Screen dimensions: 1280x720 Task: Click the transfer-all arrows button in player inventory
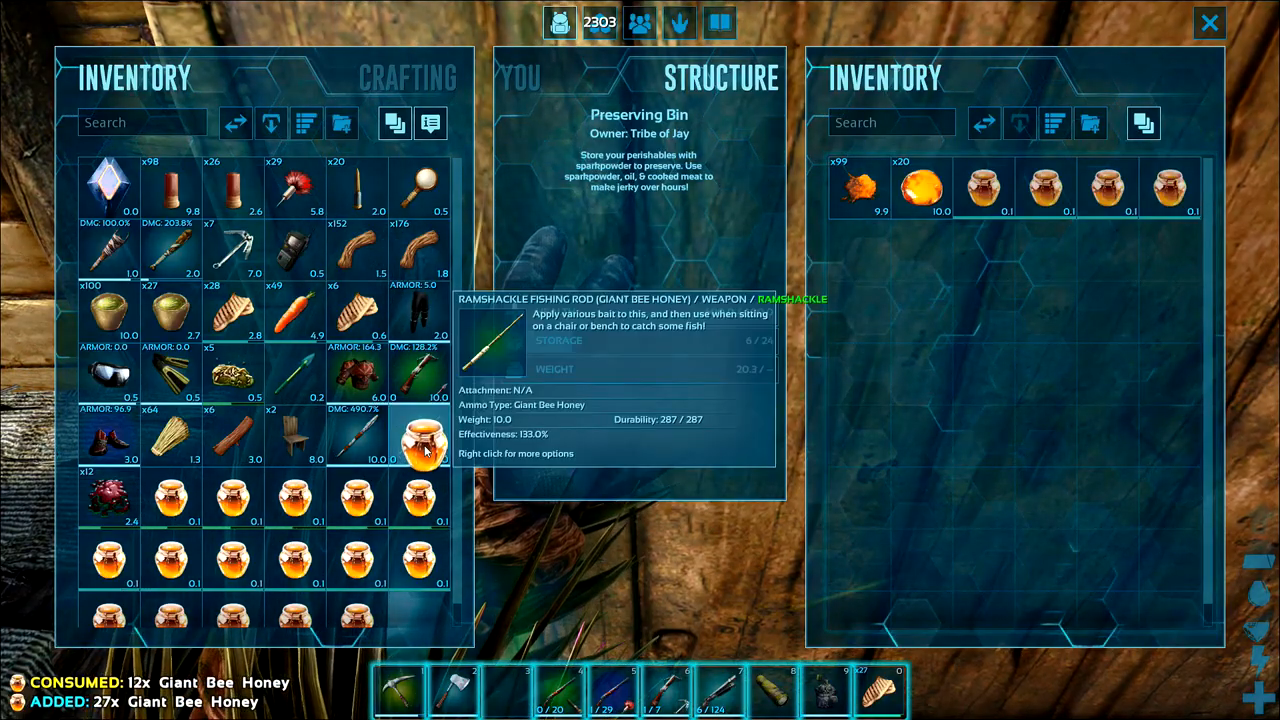click(x=235, y=123)
